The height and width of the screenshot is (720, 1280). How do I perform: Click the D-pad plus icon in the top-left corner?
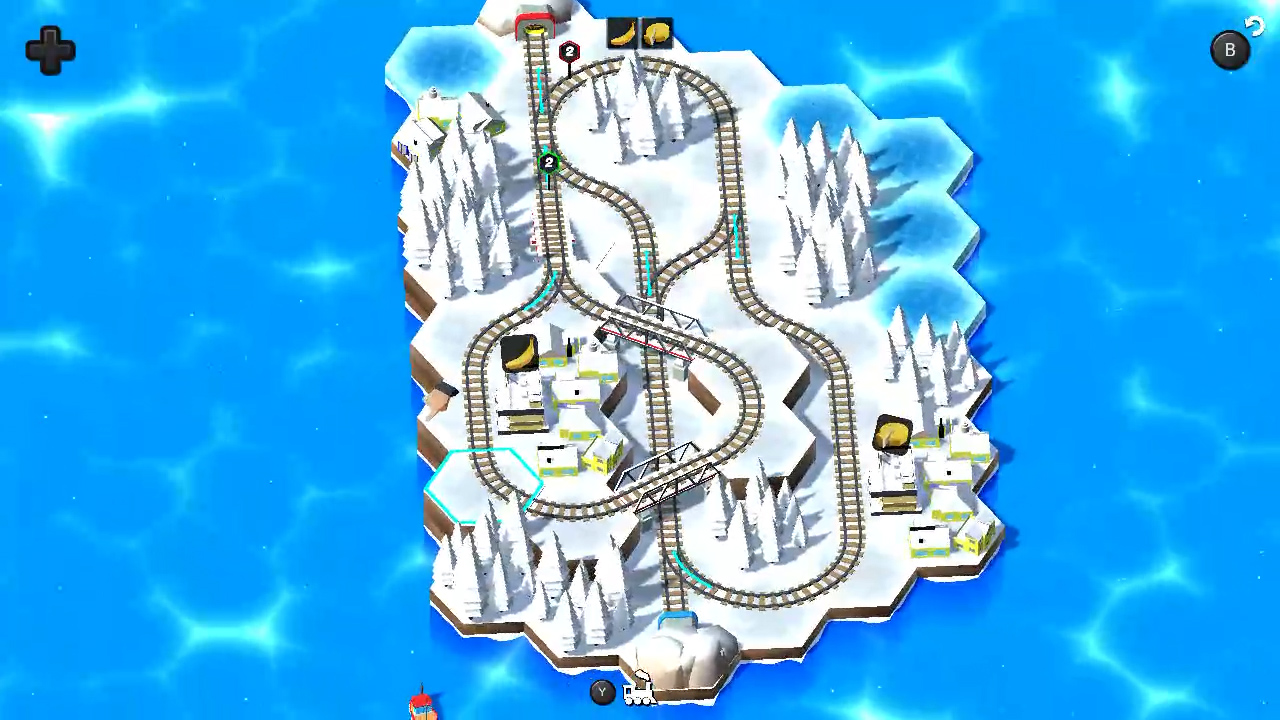[x=49, y=51]
